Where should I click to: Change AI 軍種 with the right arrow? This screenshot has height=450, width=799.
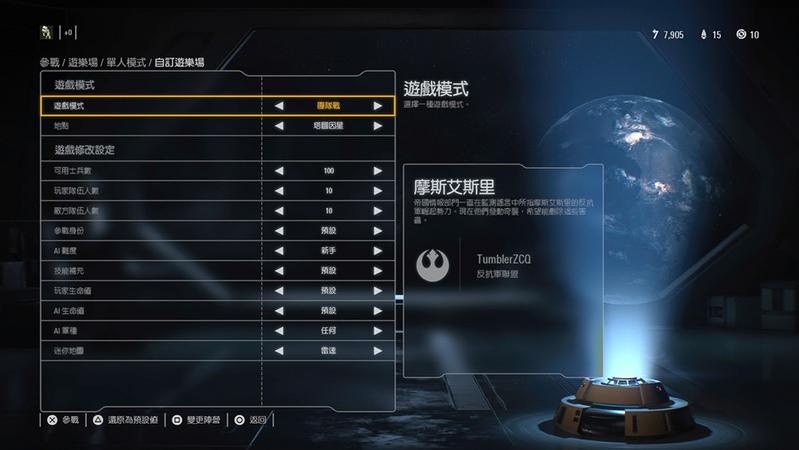point(378,331)
